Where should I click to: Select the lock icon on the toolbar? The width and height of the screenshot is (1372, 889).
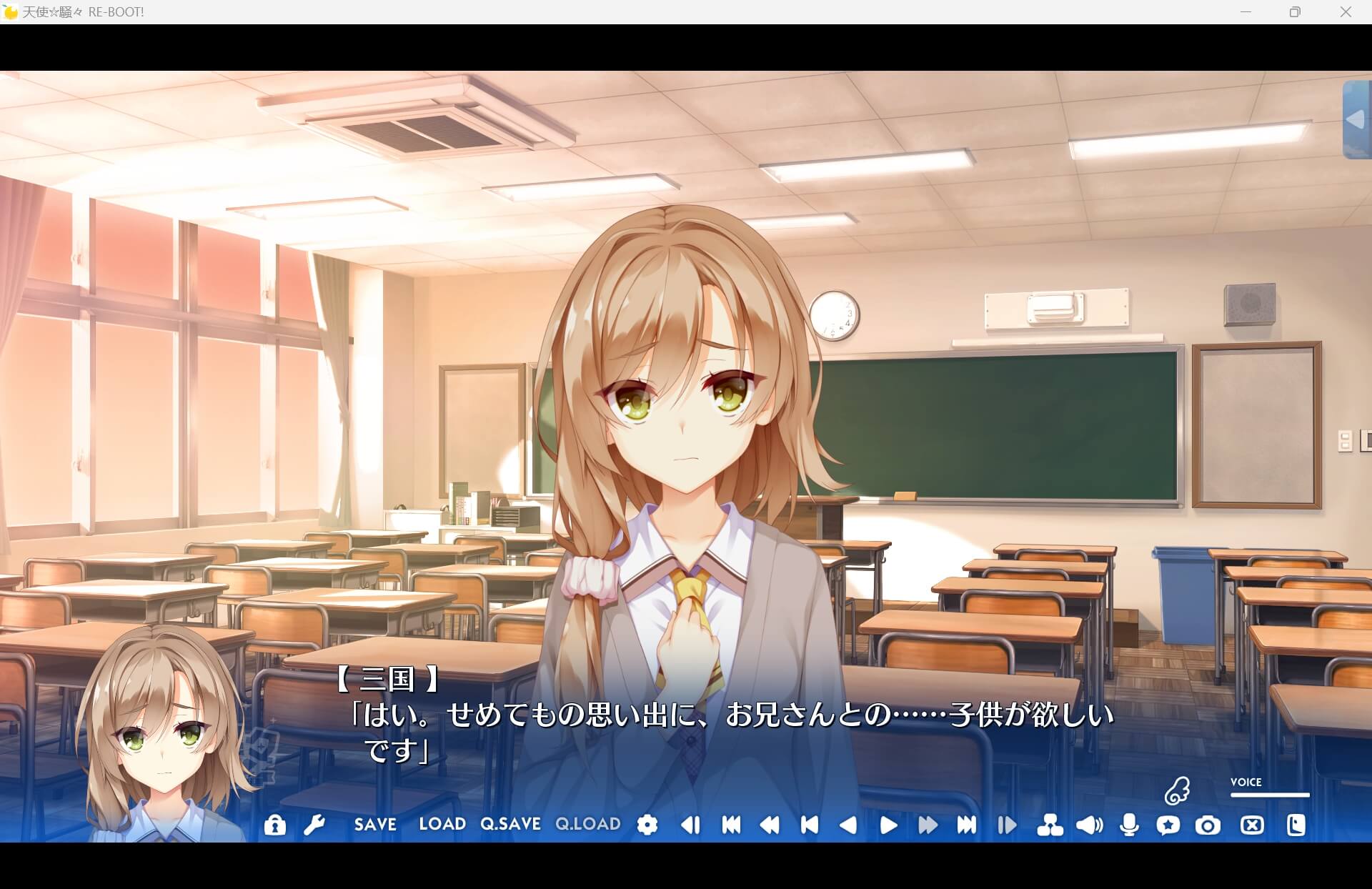(x=274, y=825)
